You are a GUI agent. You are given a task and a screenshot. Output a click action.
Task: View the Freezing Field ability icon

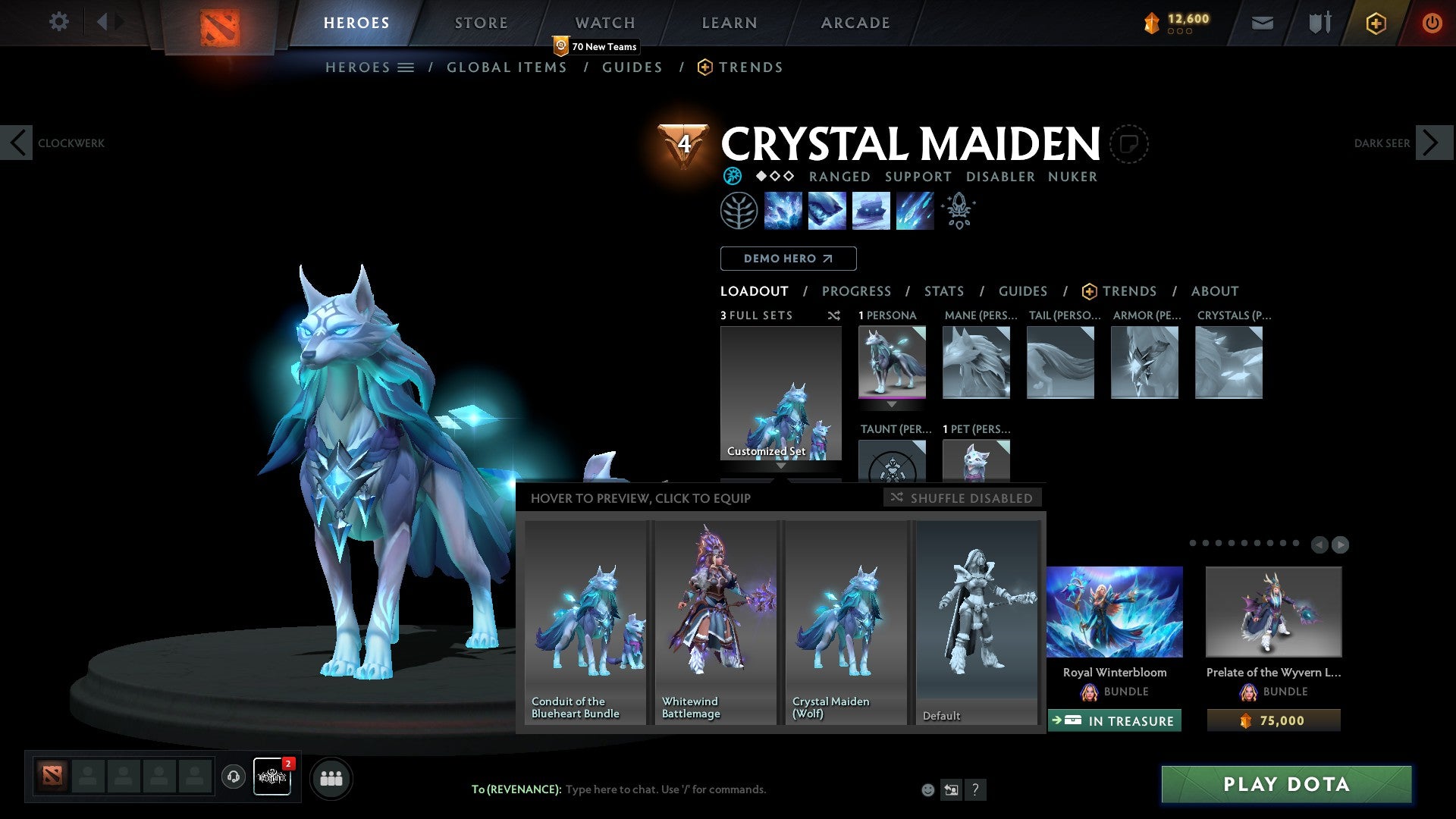tap(915, 211)
